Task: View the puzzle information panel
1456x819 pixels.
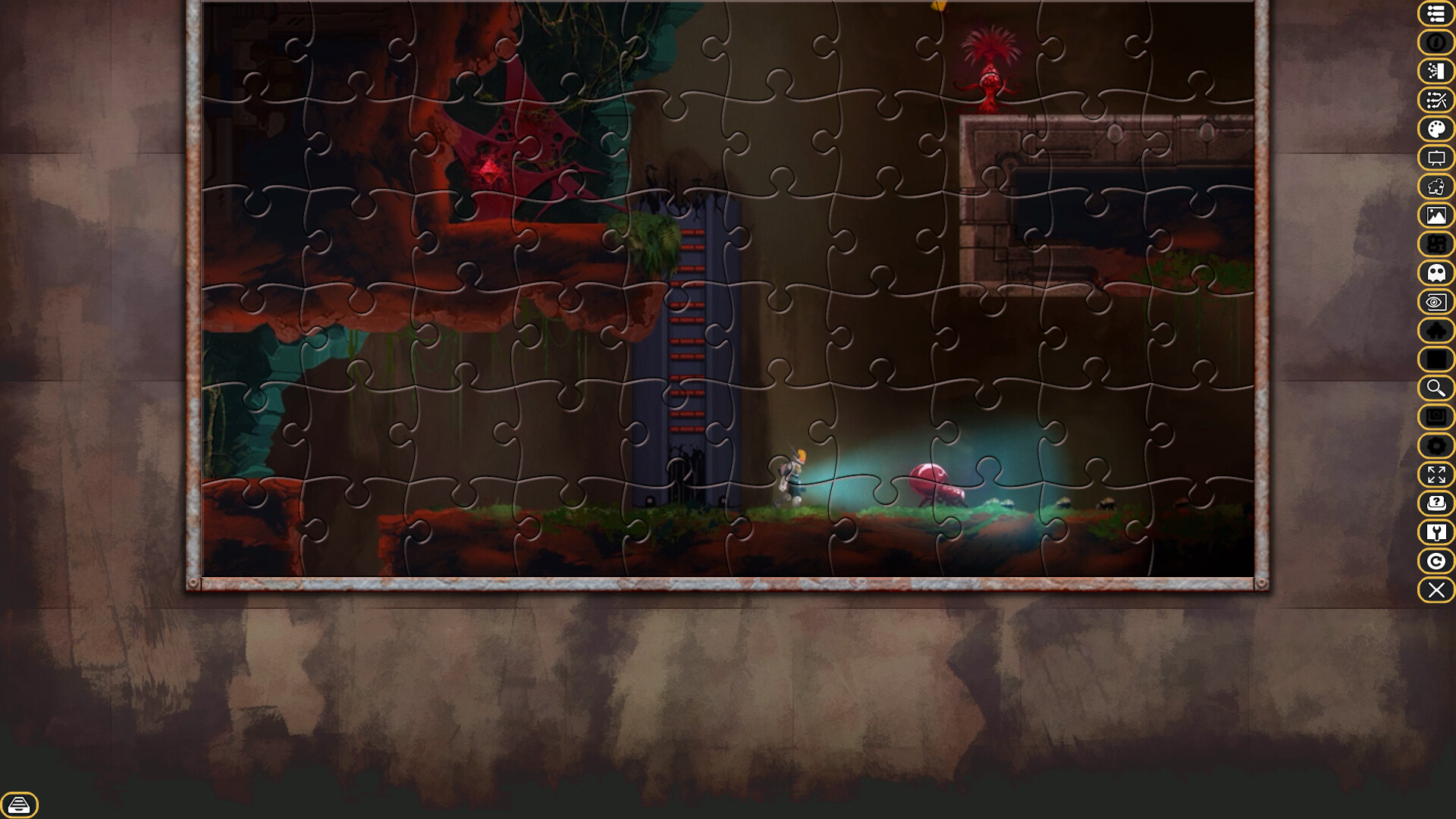Action: coord(1436,43)
